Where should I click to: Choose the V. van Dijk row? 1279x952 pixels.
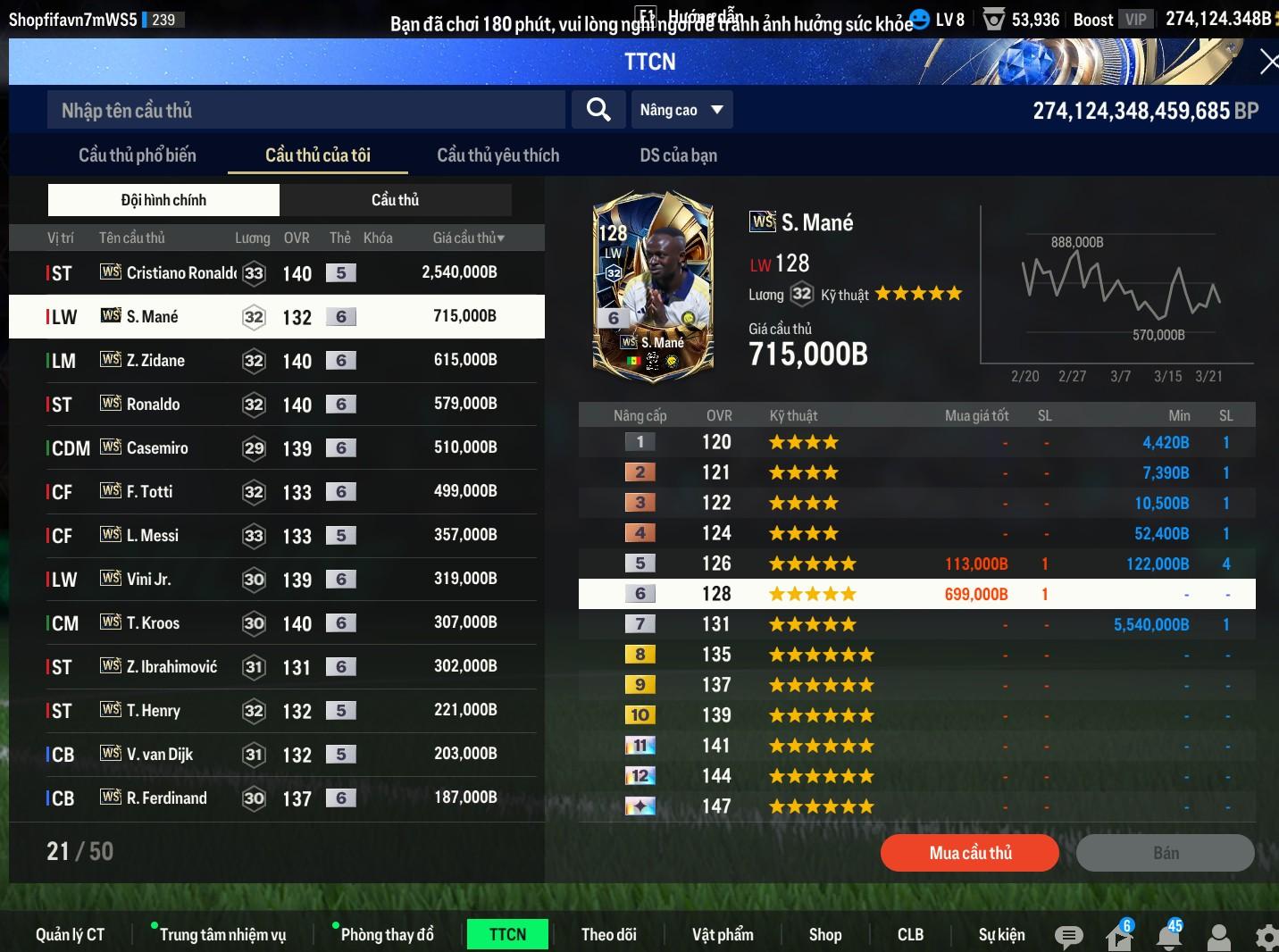pyautogui.click(x=276, y=754)
